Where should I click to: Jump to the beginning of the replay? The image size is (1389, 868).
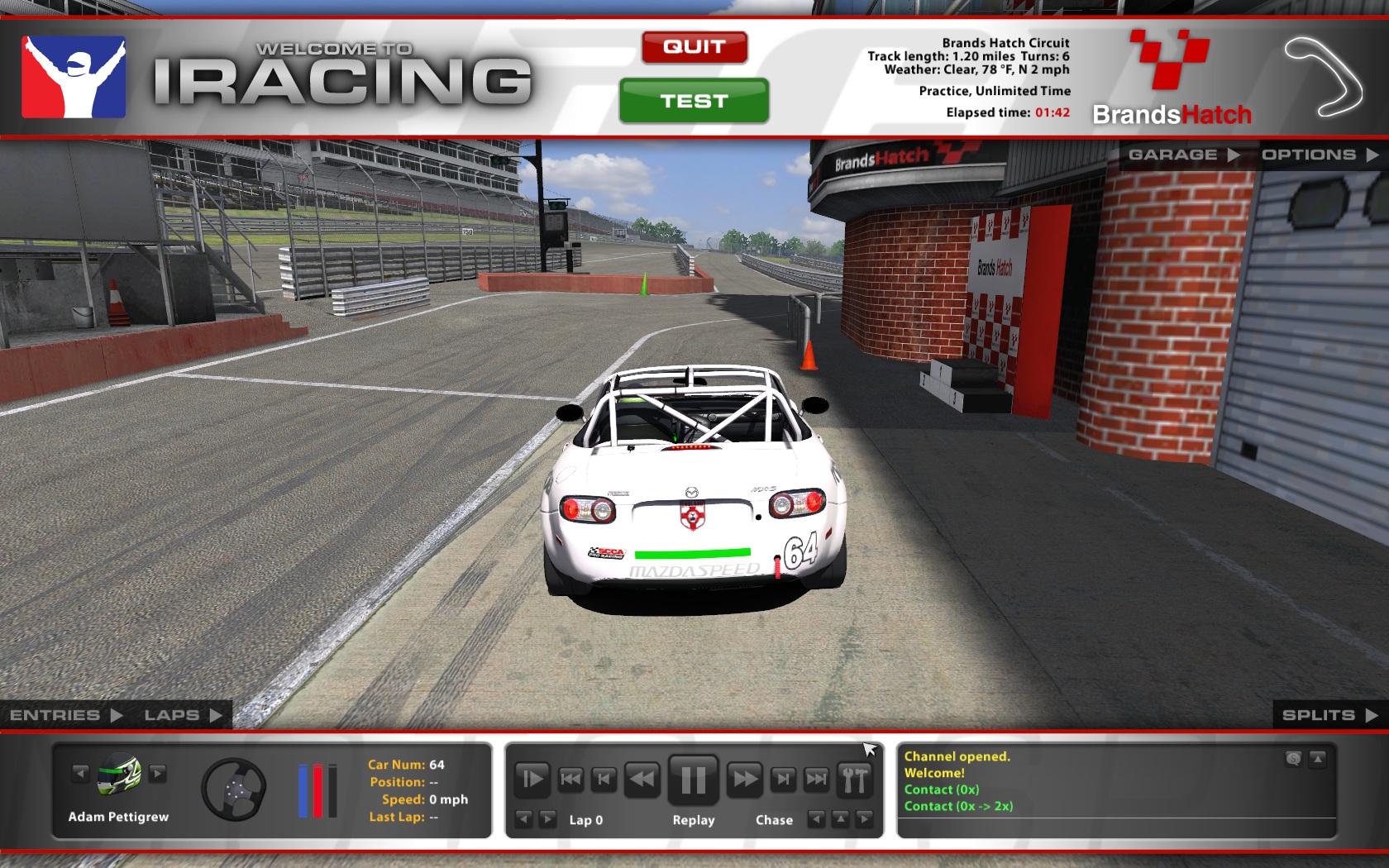[x=570, y=779]
